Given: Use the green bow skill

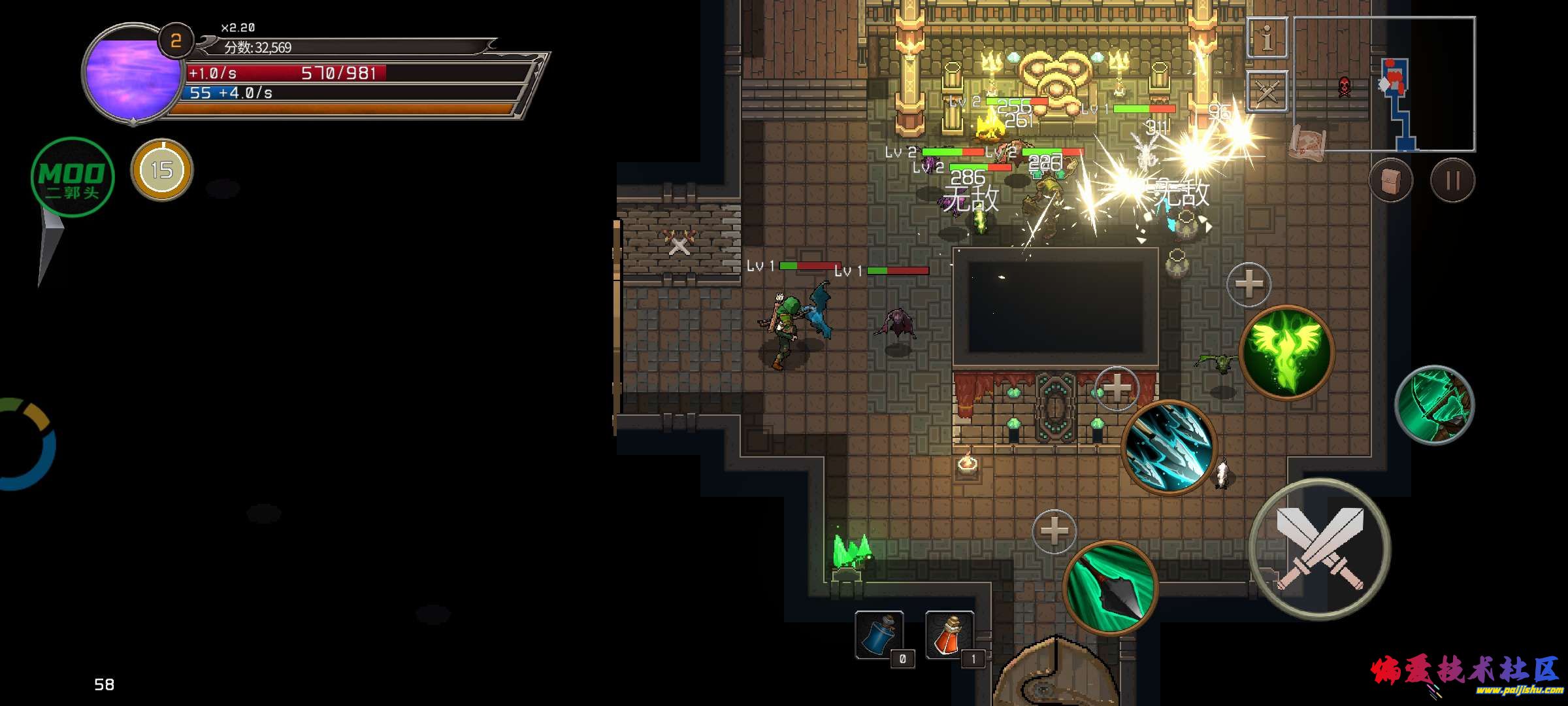Looking at the screenshot, I should (1434, 405).
